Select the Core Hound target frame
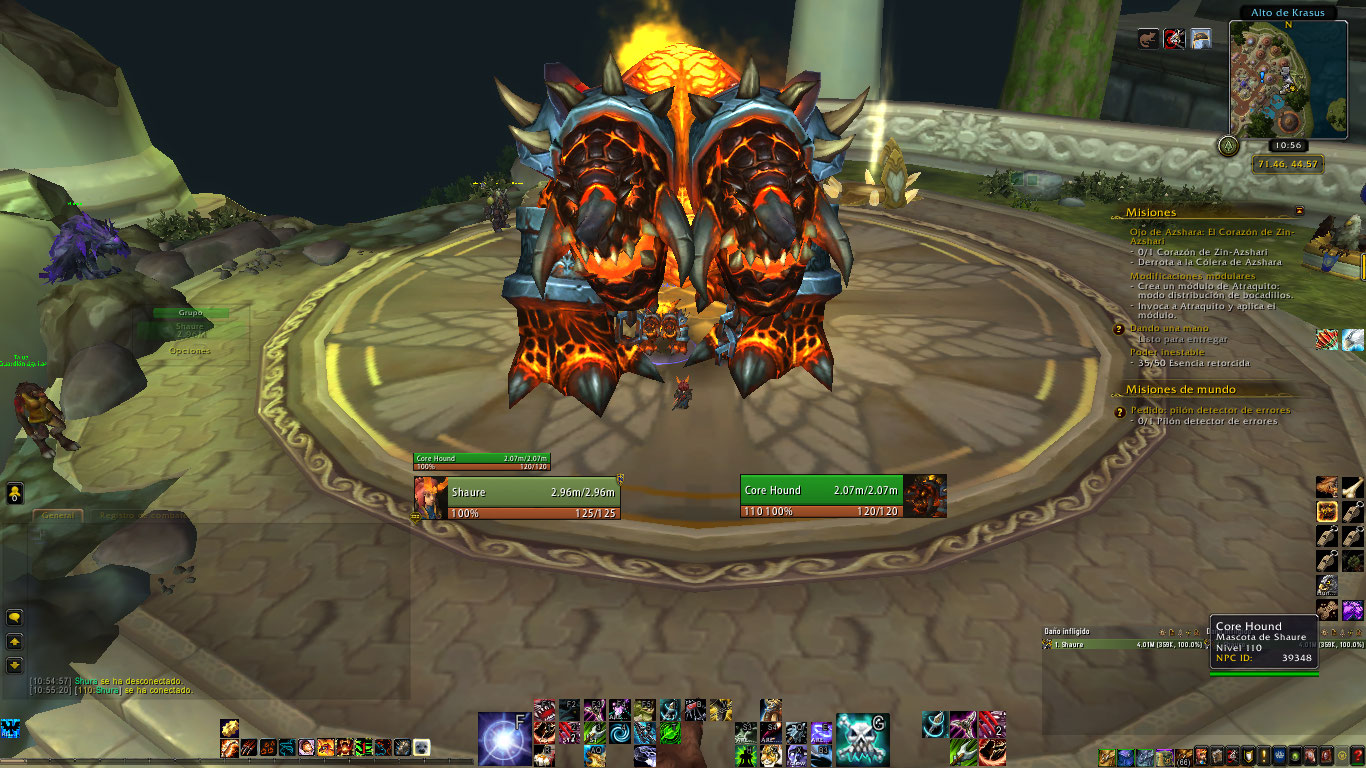This screenshot has width=1366, height=768. [x=822, y=496]
